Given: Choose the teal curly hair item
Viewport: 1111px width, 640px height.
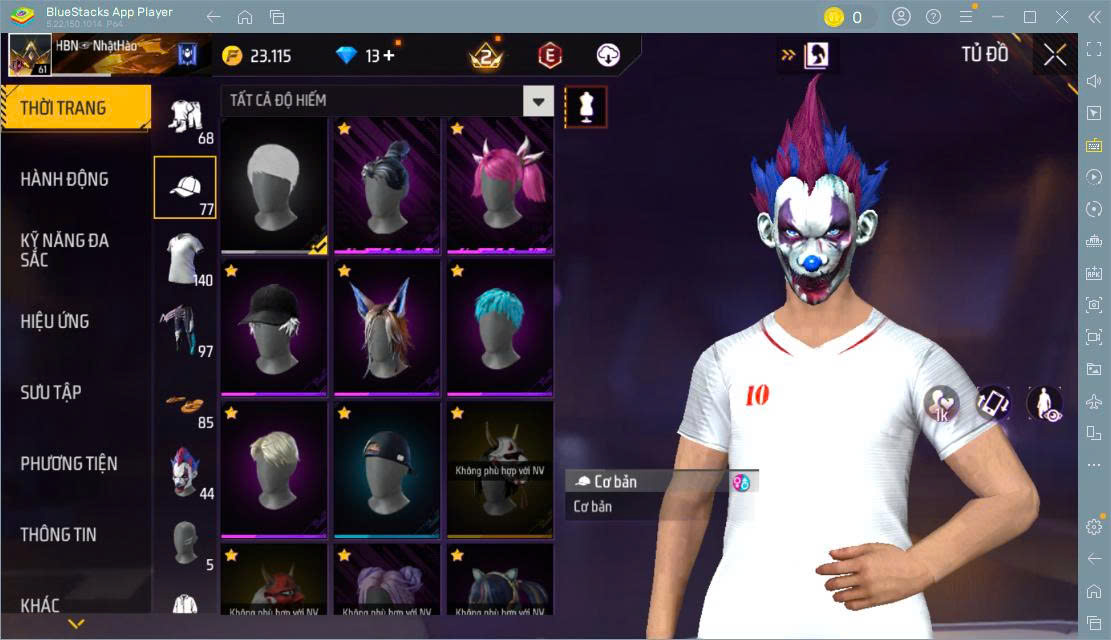Looking at the screenshot, I should 499,328.
